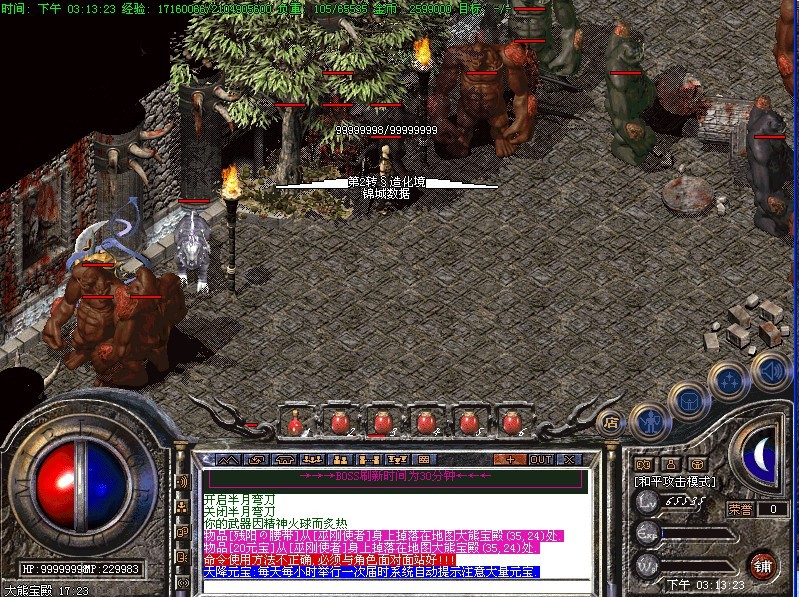Select the sound-wave channel icon beside the chat
This screenshot has height=597, width=799.
[183, 482]
